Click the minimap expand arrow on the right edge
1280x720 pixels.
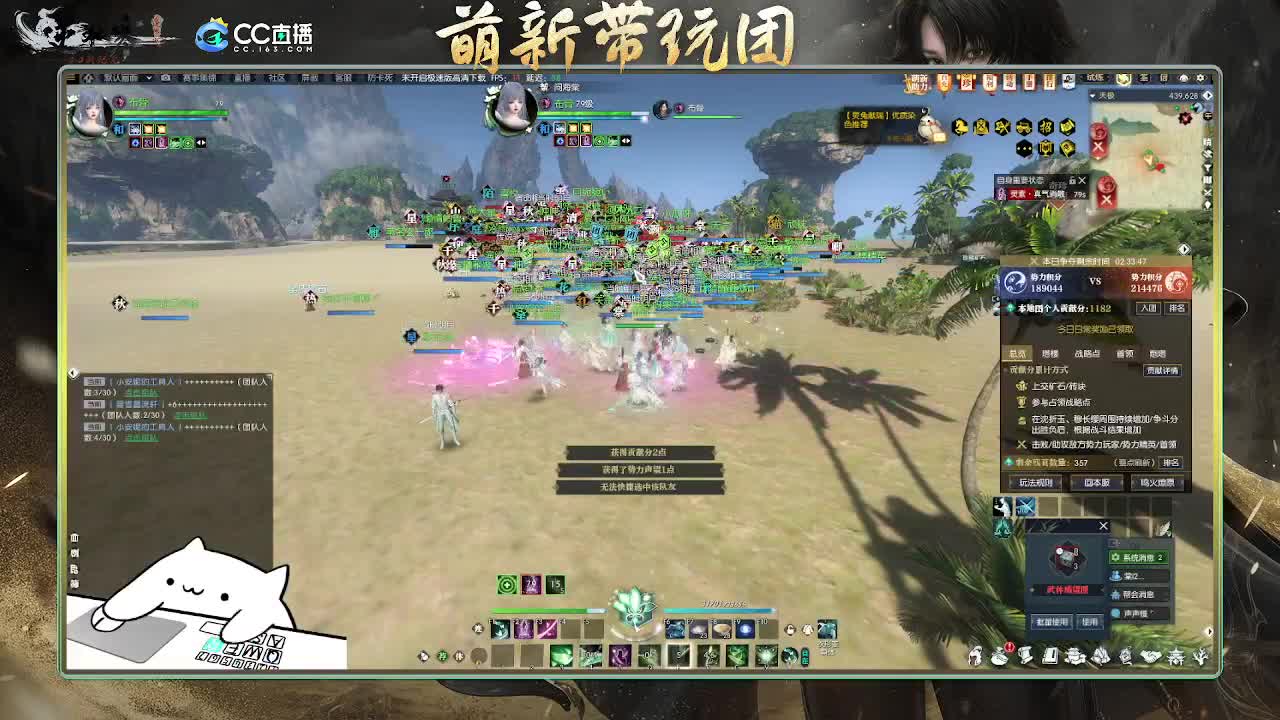1204,96
